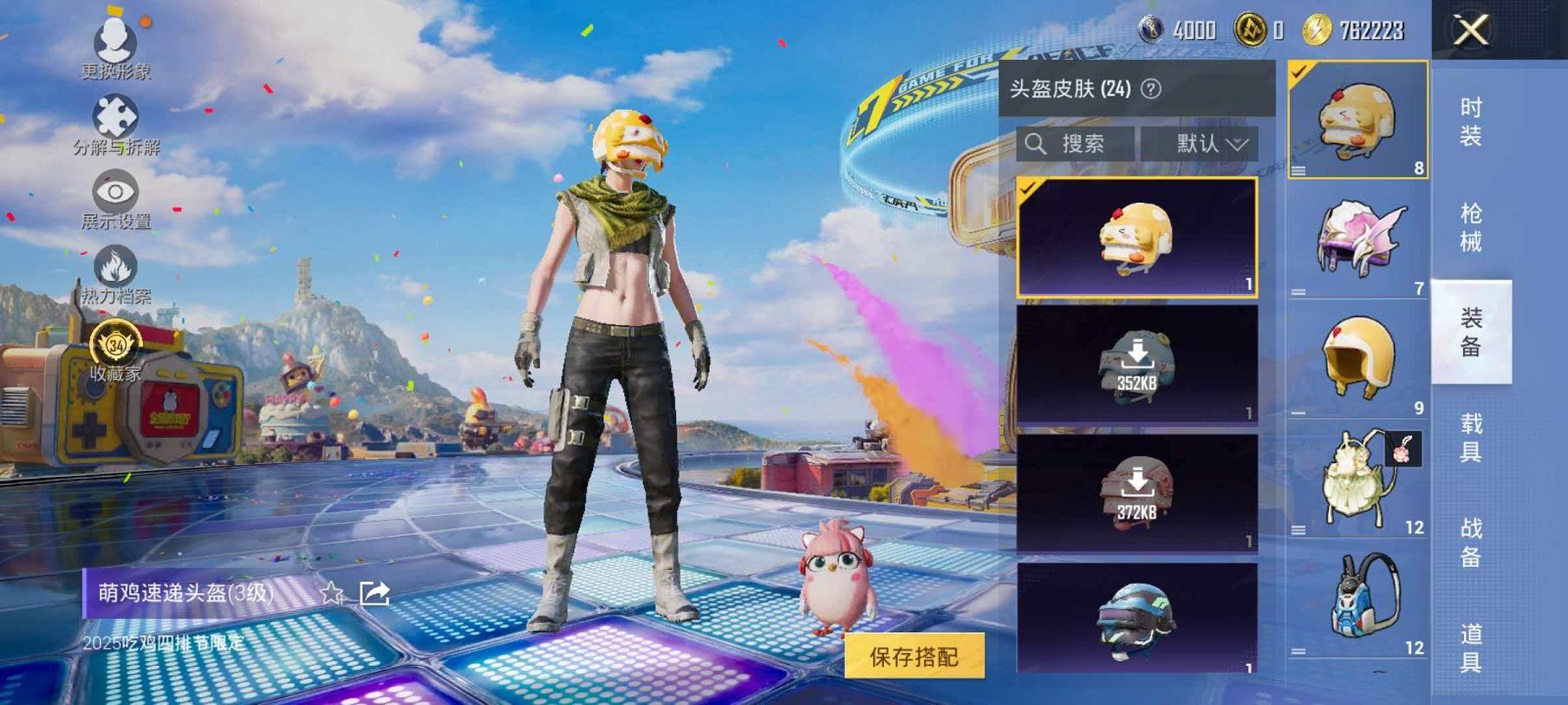Viewport: 1568px width, 705px height.
Task: Share the 萌鸡速递头盔 via share icon
Action: click(374, 592)
